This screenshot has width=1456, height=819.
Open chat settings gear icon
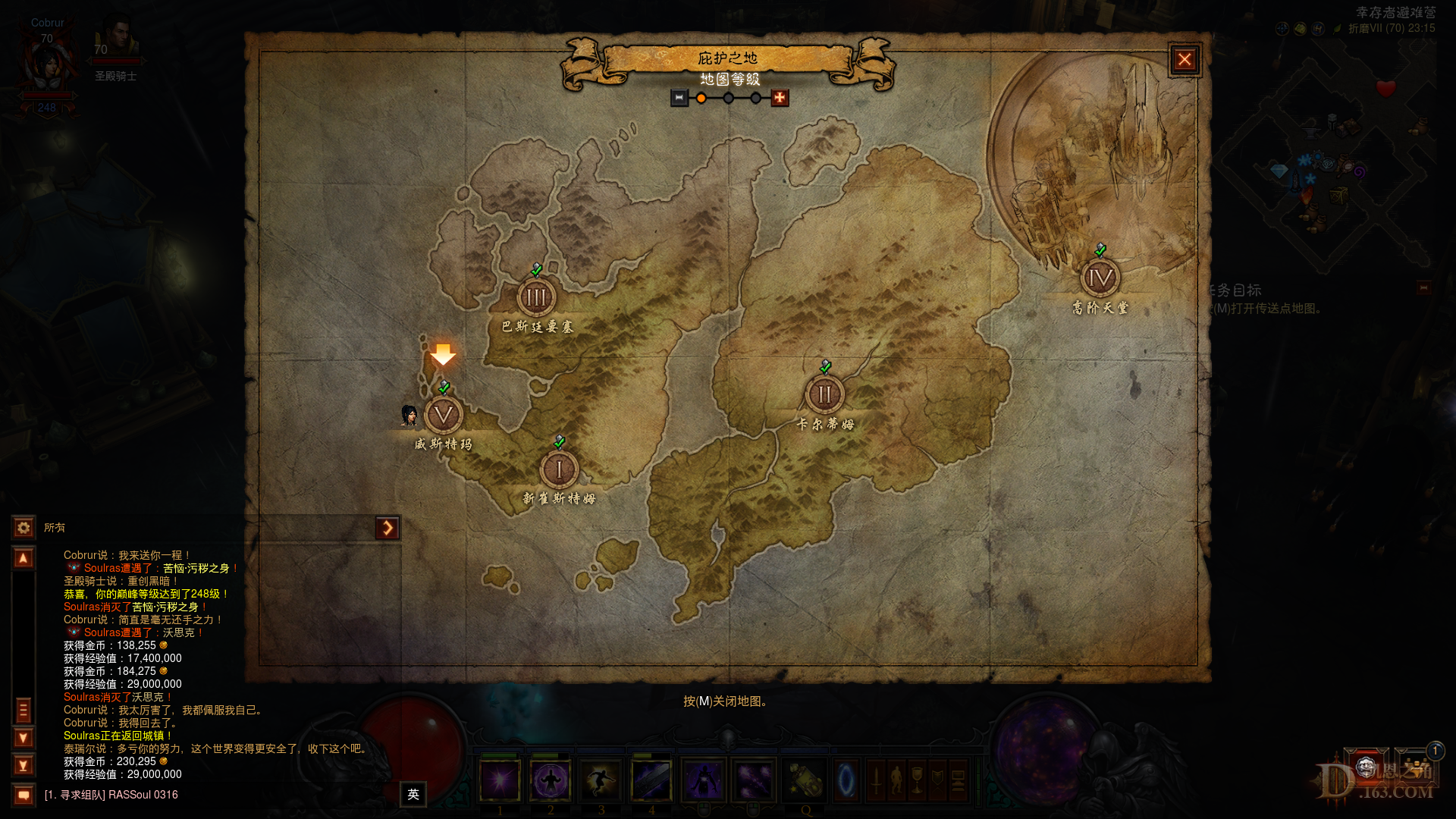point(24,527)
